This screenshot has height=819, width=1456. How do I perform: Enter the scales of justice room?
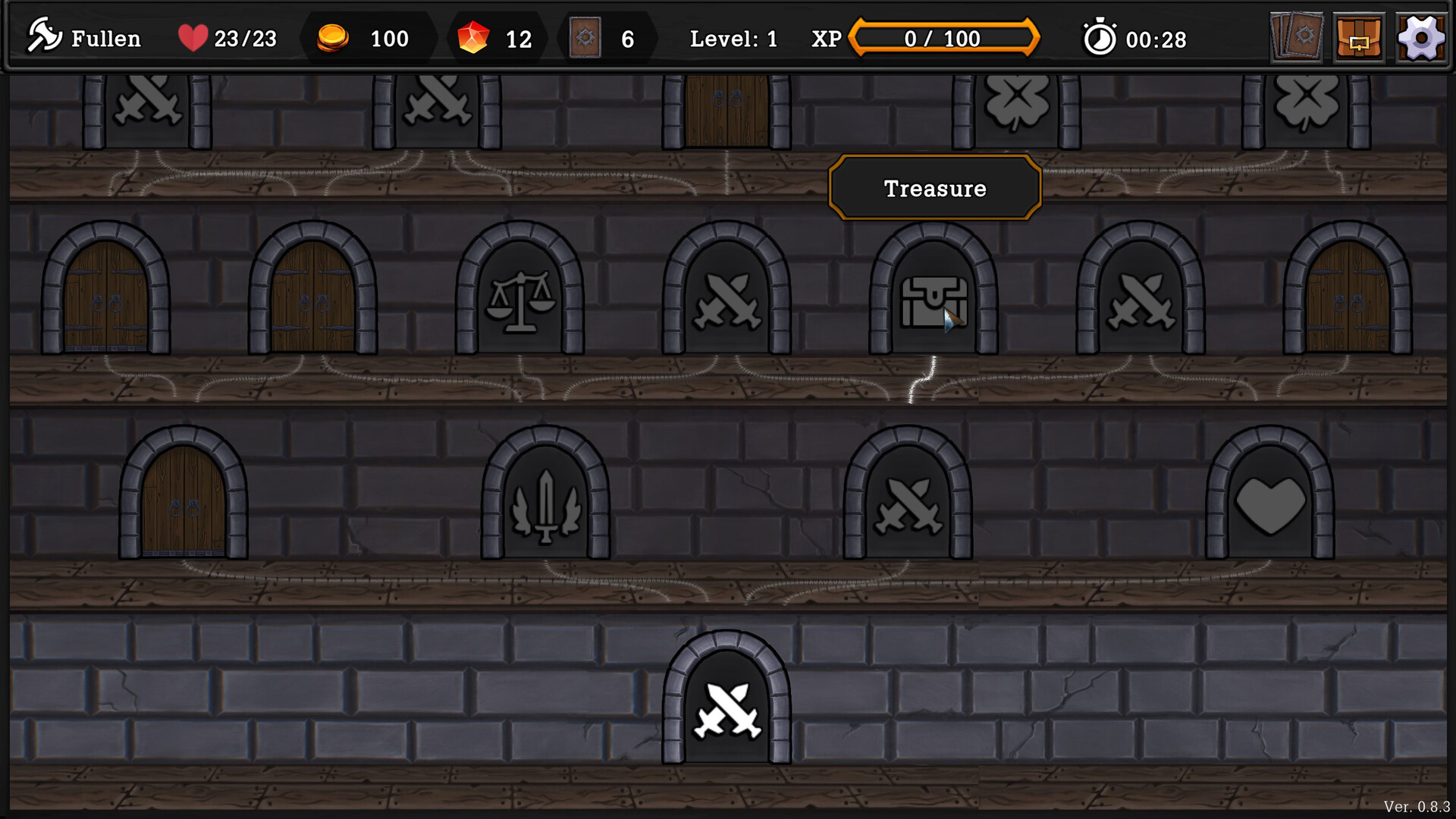click(519, 300)
